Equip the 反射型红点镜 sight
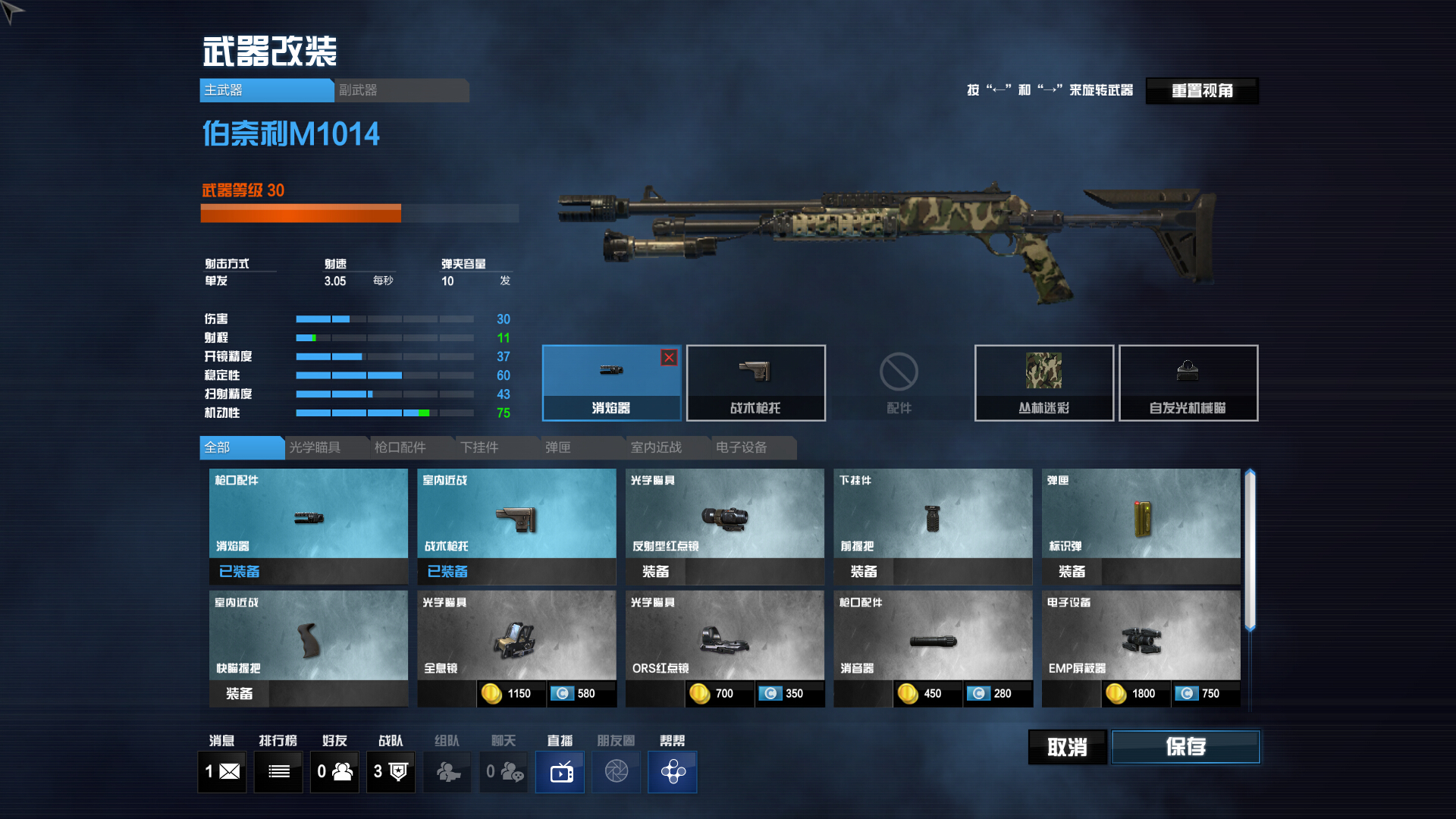Viewport: 1456px width, 819px height. tap(656, 572)
